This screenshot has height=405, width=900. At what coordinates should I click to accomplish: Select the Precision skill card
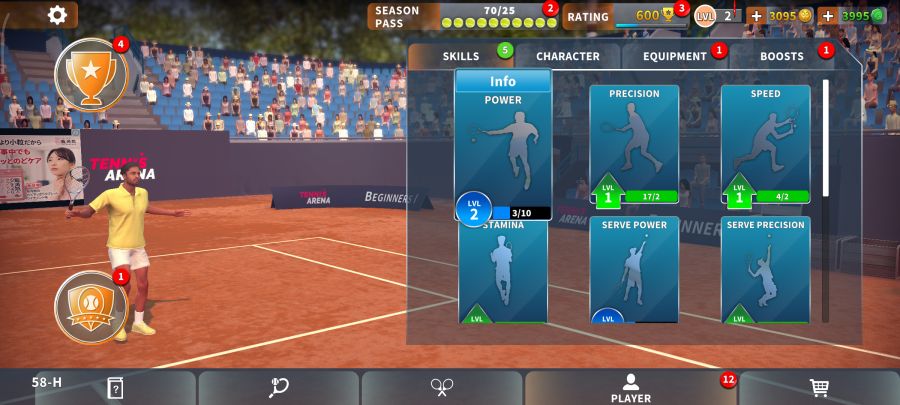(x=634, y=143)
